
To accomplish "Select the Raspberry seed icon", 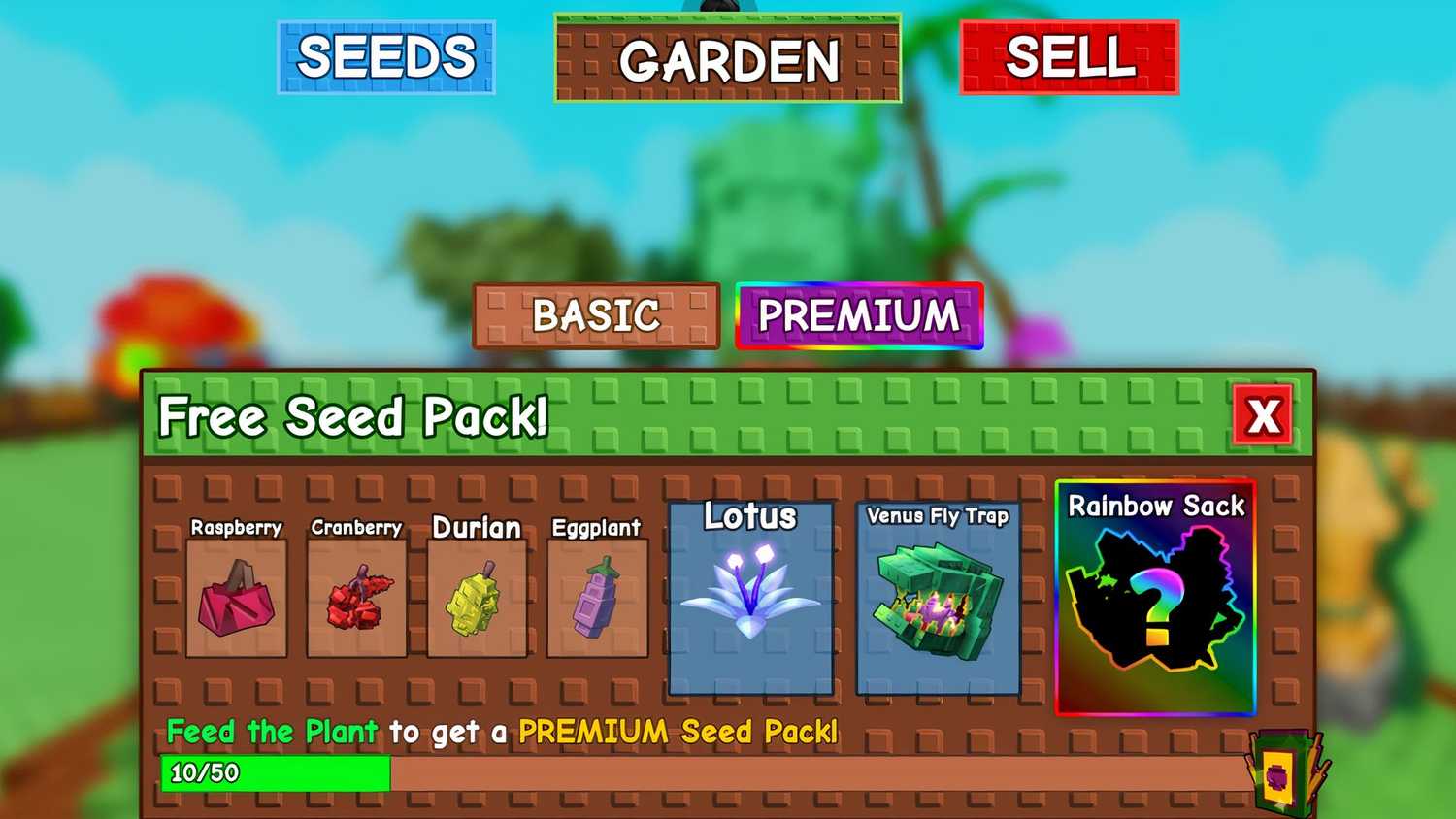I will pyautogui.click(x=236, y=597).
